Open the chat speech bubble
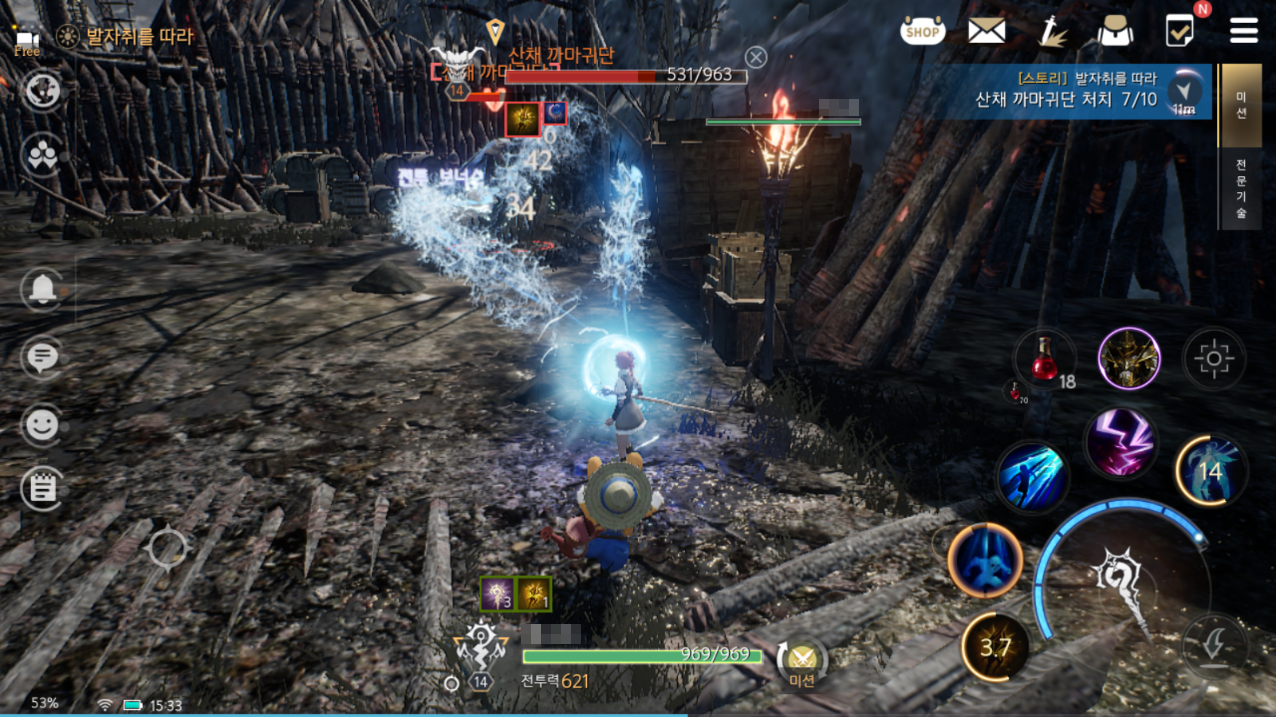The width and height of the screenshot is (1276, 717). (x=43, y=357)
